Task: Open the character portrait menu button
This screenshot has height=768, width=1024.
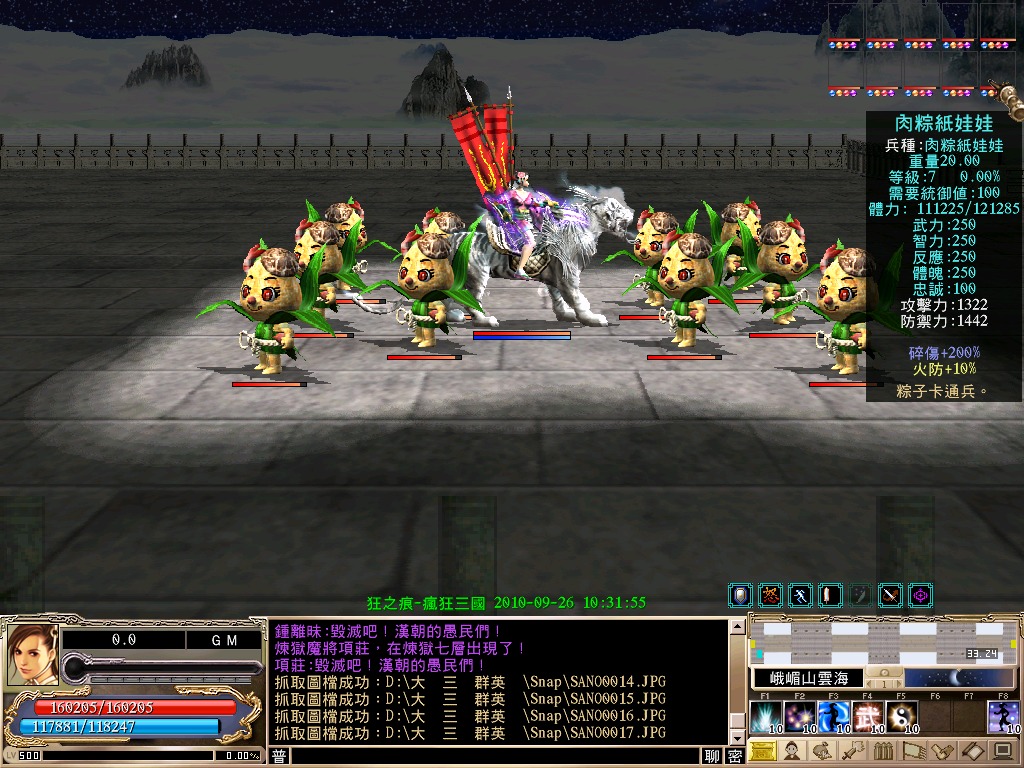Action: click(792, 751)
